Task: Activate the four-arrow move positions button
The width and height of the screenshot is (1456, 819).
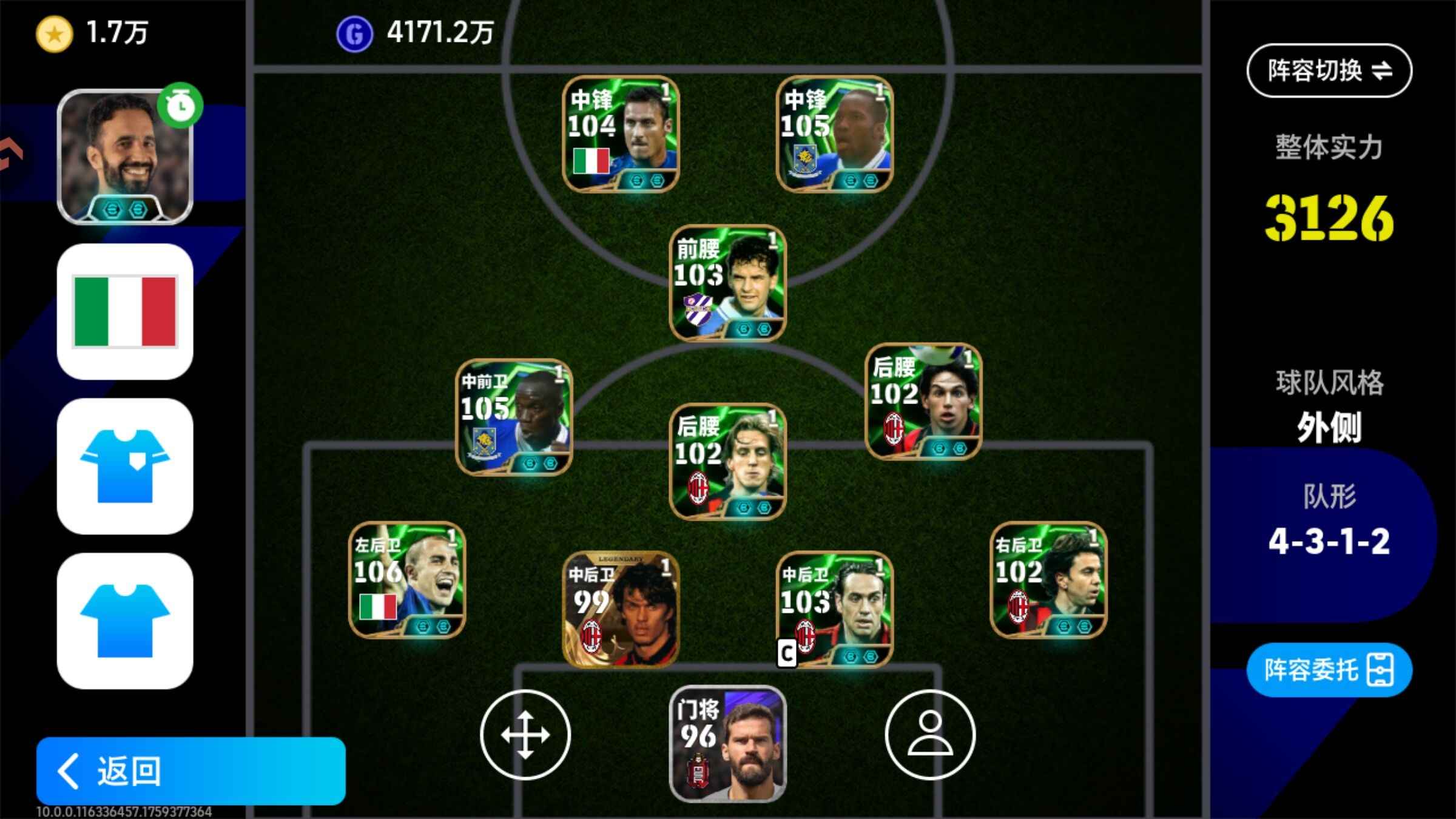Action: pos(525,735)
